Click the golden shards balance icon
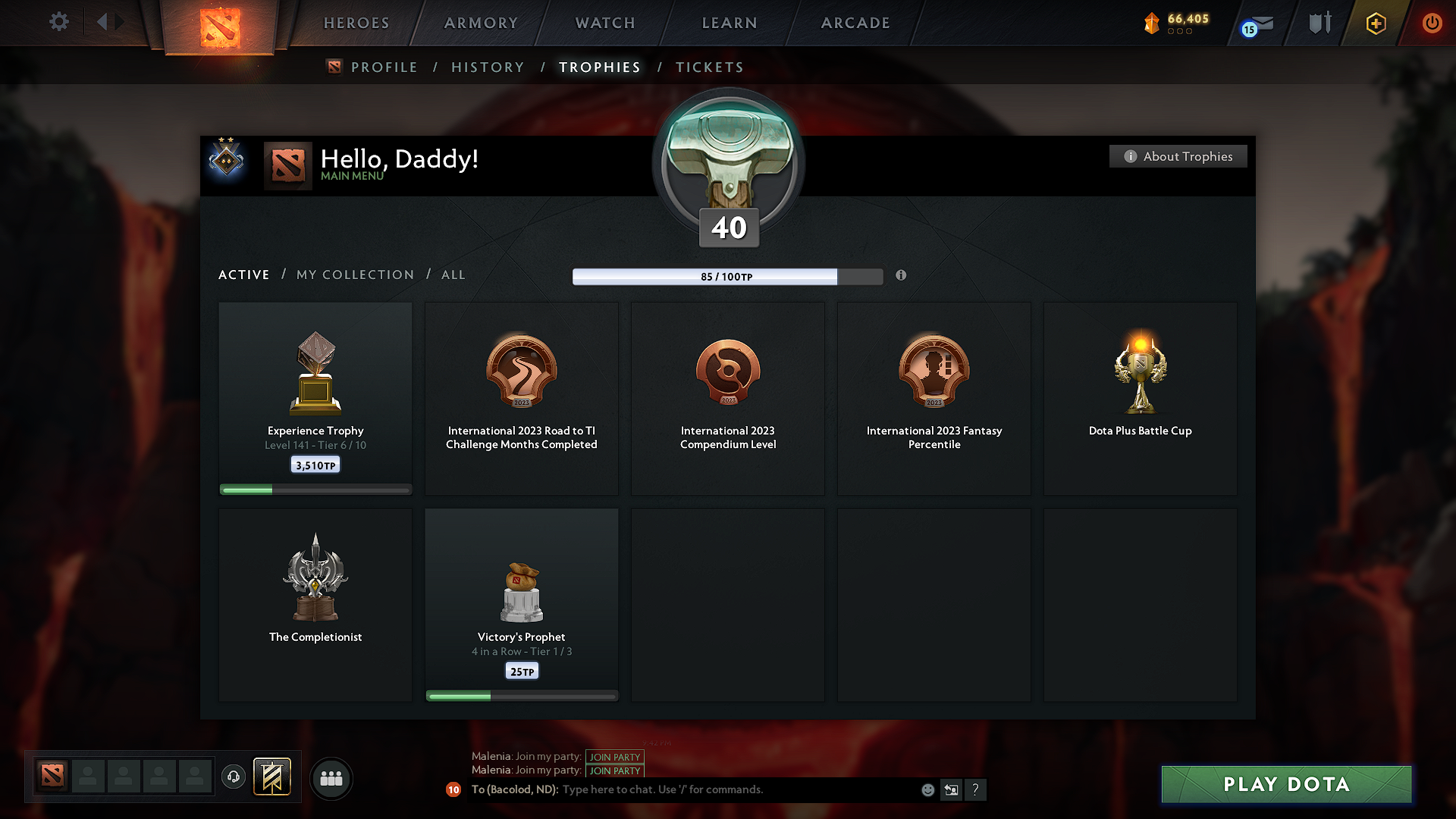This screenshot has height=819, width=1456. pyautogui.click(x=1153, y=23)
